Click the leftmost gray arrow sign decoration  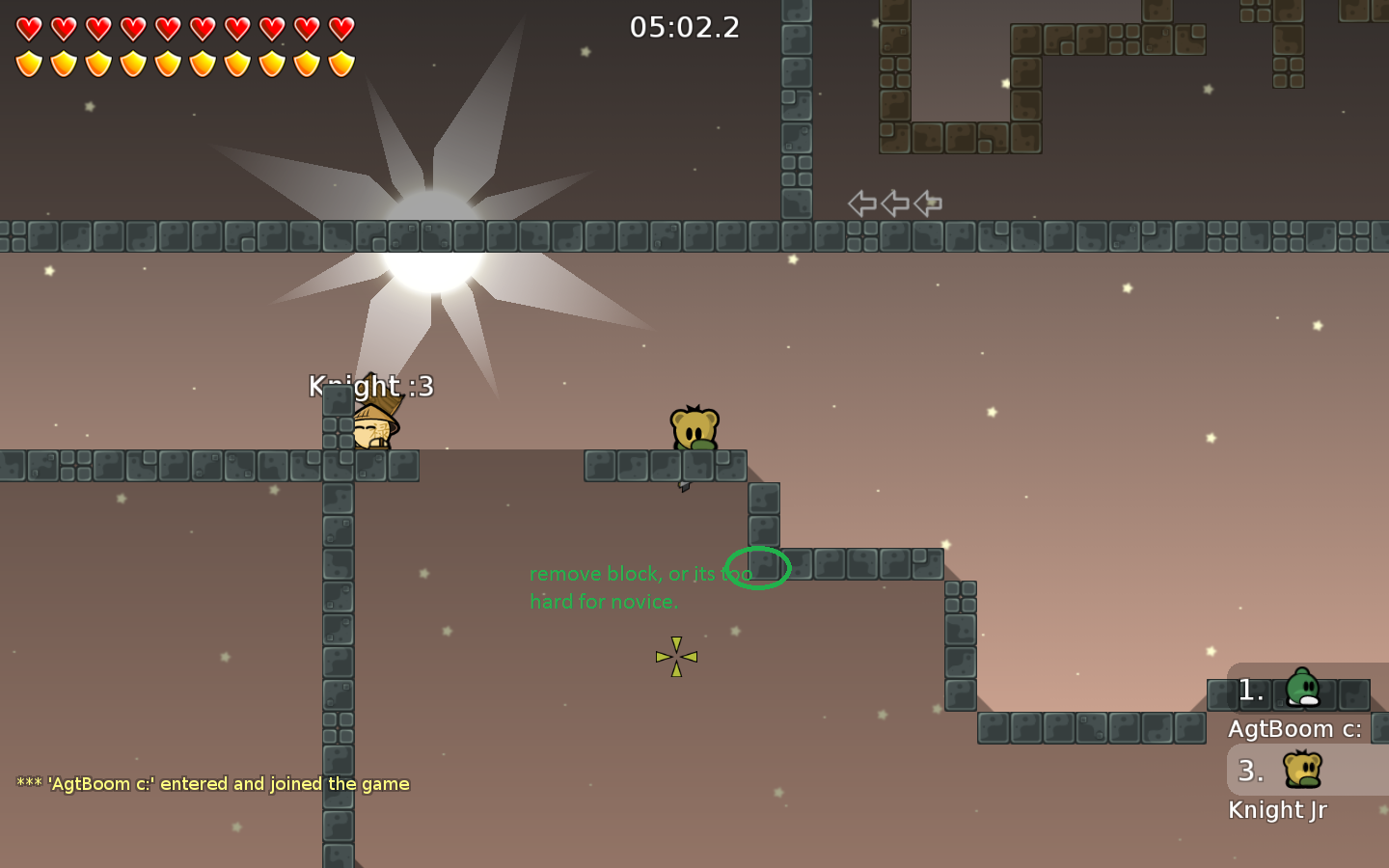(x=861, y=203)
